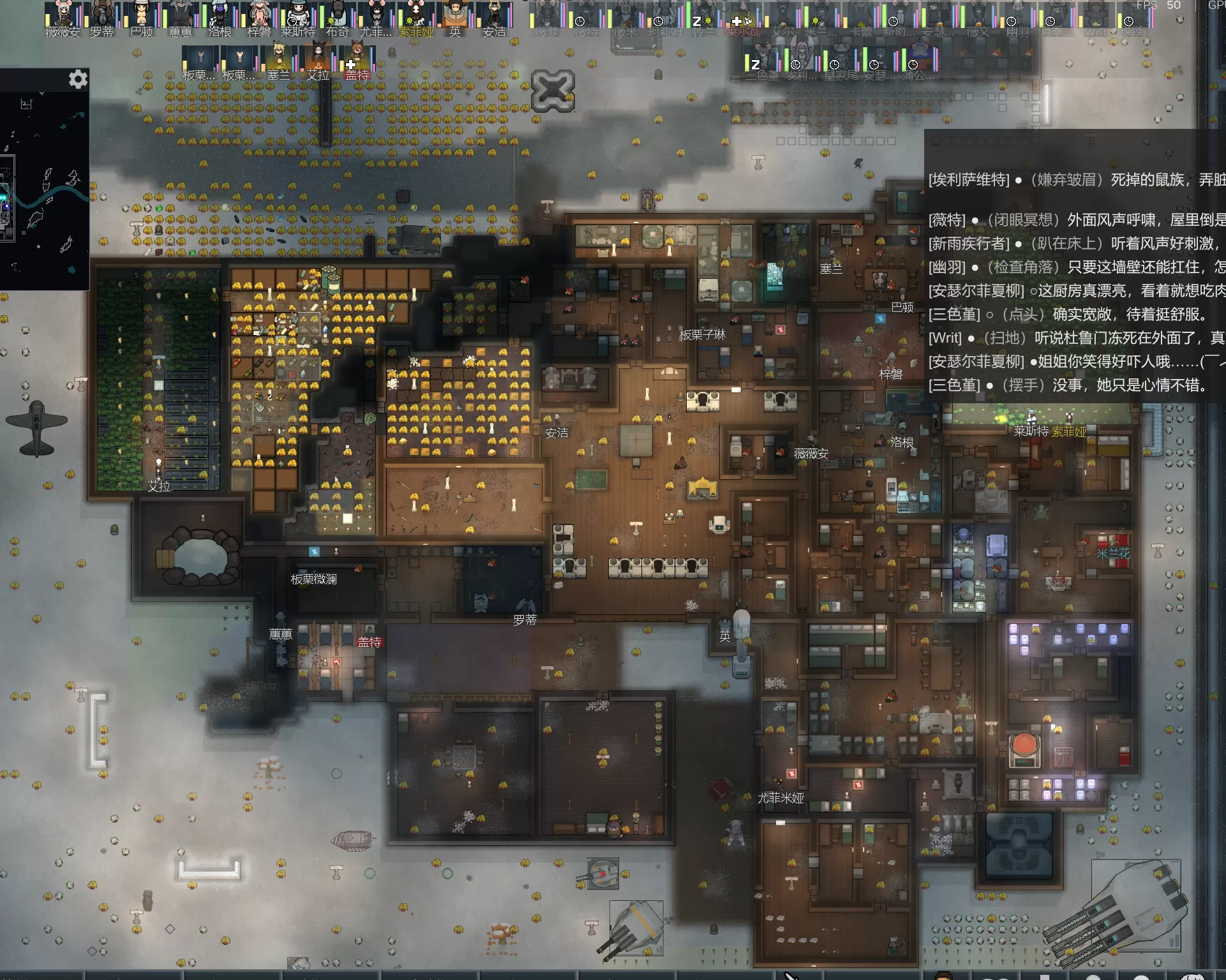Click the minimap panel

point(43,191)
